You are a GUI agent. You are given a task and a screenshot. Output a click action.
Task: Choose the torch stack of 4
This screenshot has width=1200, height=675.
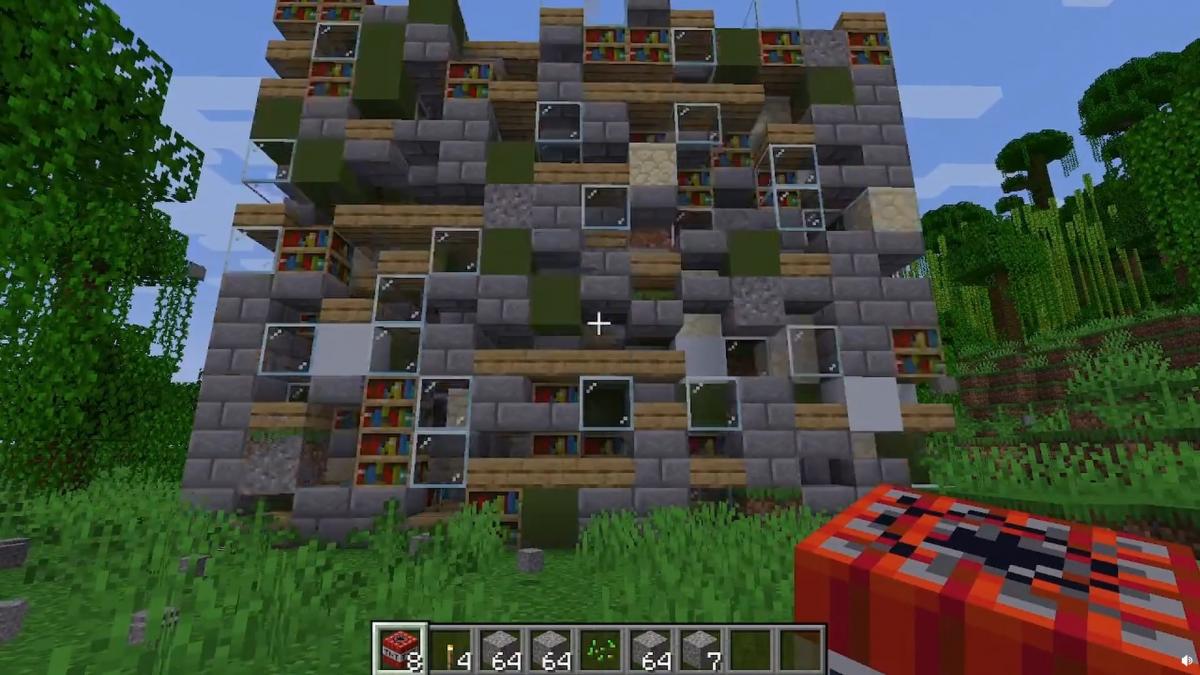tap(451, 648)
